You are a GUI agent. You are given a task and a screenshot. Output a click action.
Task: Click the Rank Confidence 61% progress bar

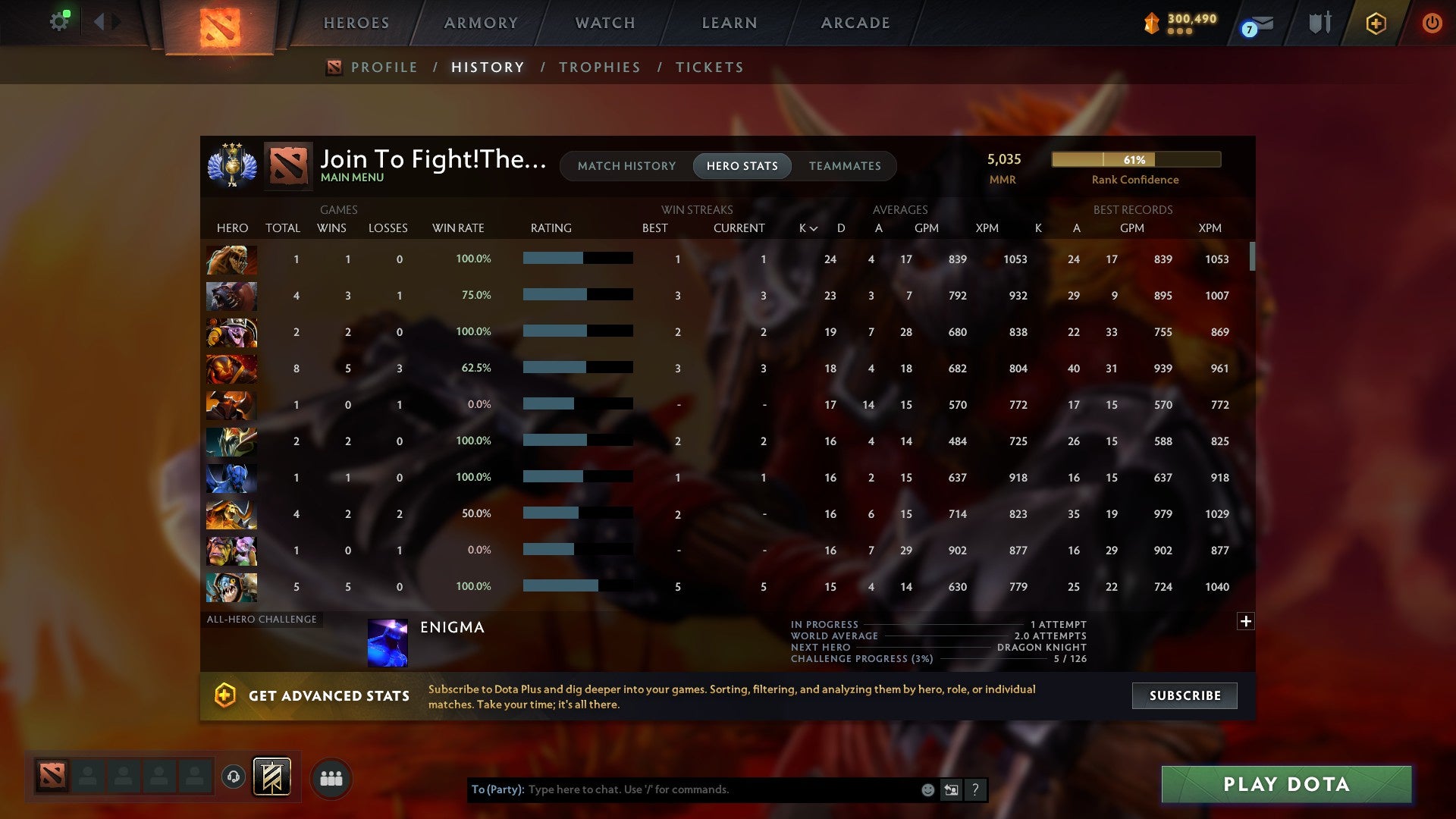point(1135,159)
